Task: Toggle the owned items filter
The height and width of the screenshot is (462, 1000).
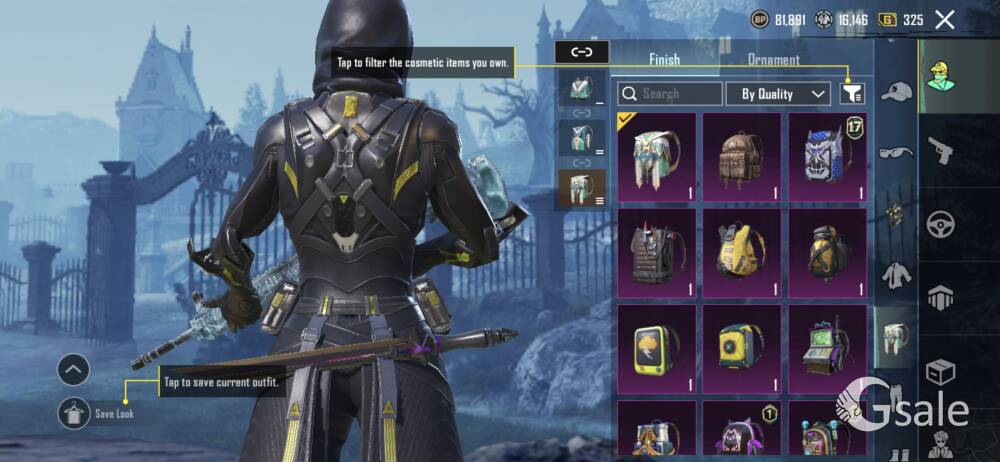Action: (852, 94)
